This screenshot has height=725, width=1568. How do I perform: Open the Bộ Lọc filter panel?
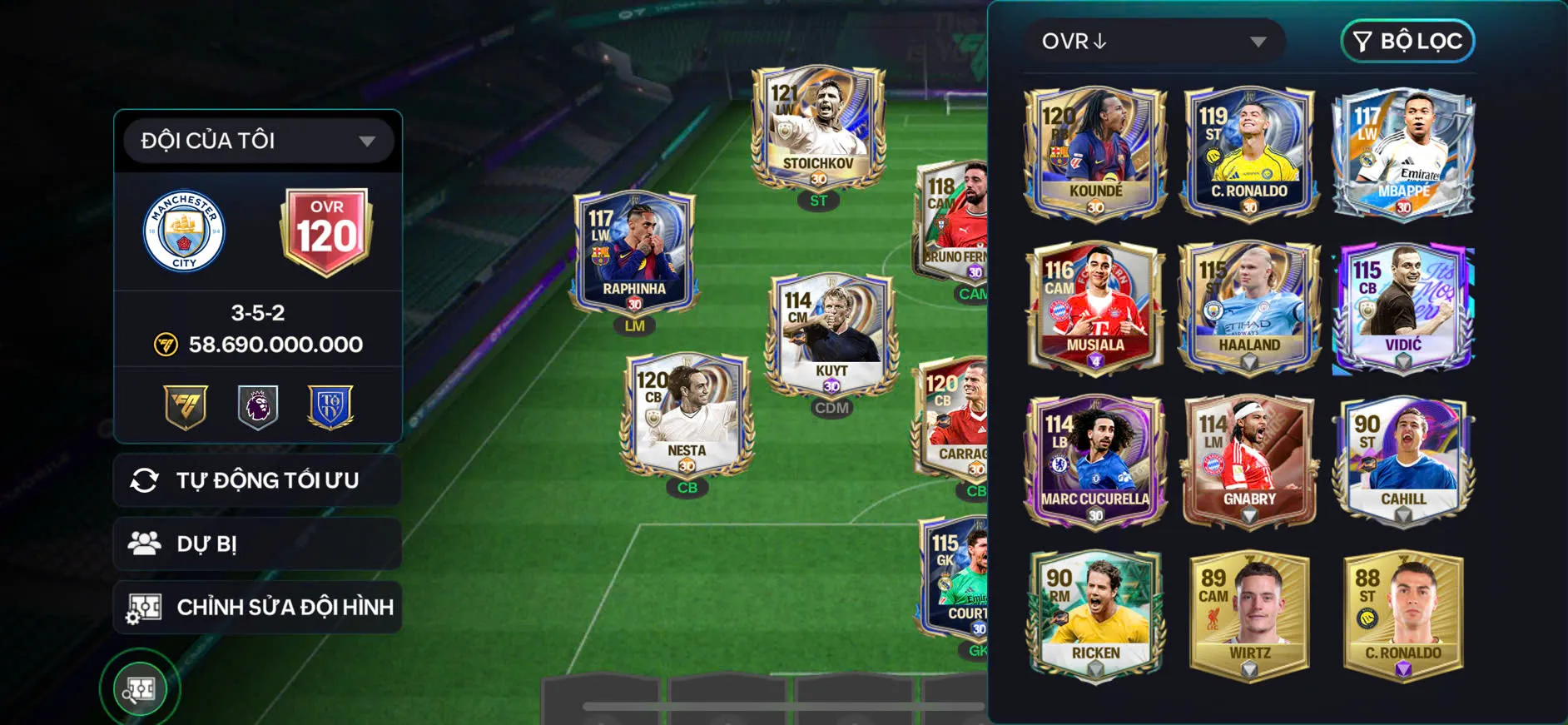pyautogui.click(x=1407, y=41)
